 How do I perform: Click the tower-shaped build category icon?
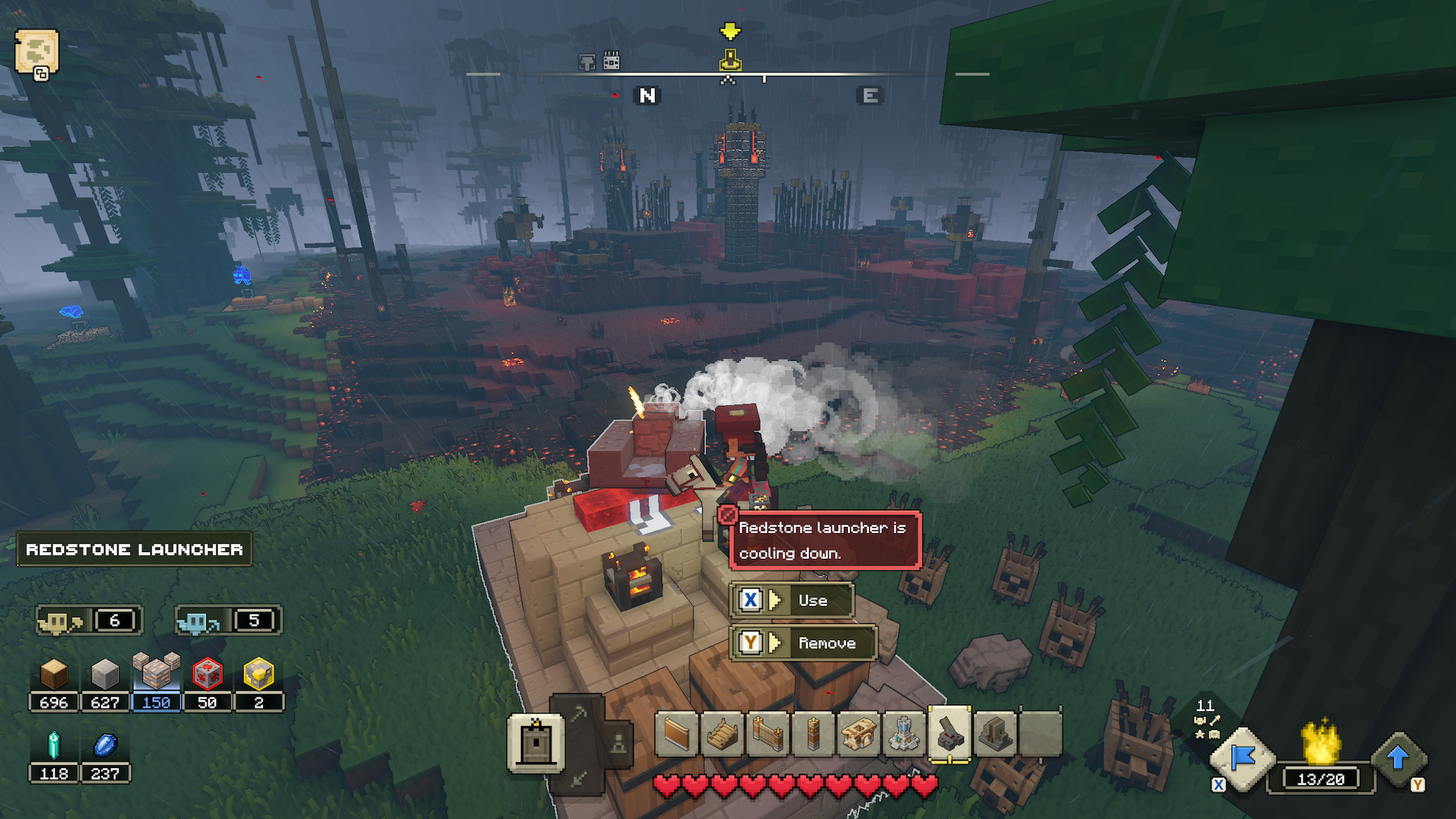pyautogui.click(x=535, y=743)
